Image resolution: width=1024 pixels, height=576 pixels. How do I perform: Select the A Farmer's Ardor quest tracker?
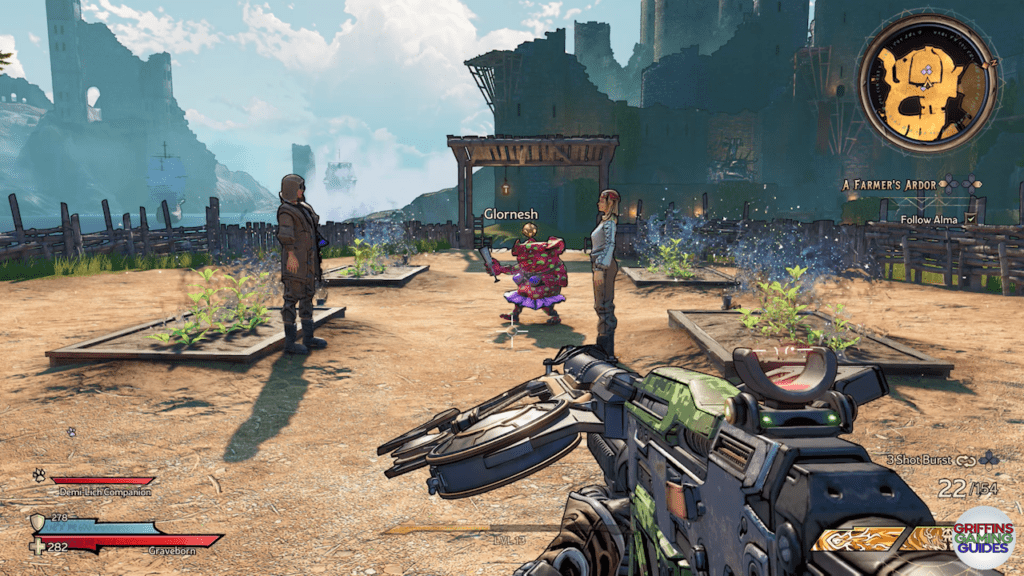[889, 184]
